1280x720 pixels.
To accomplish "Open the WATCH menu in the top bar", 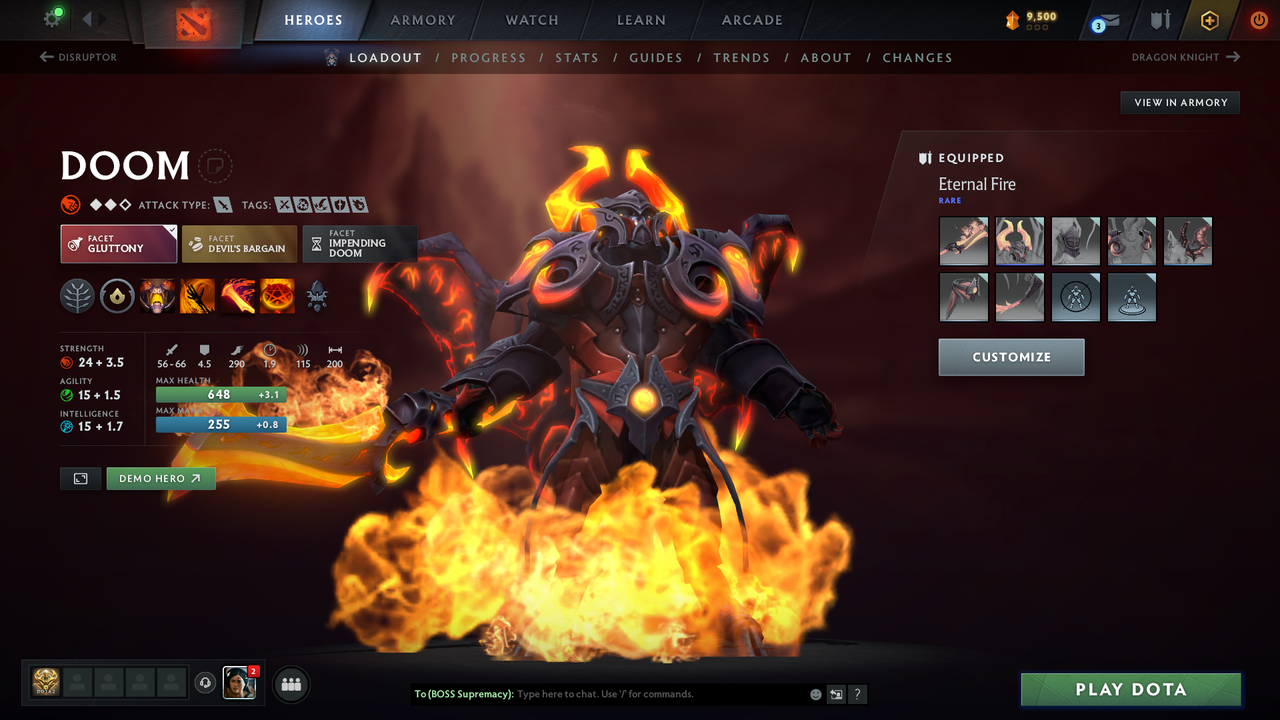I will click(x=531, y=20).
